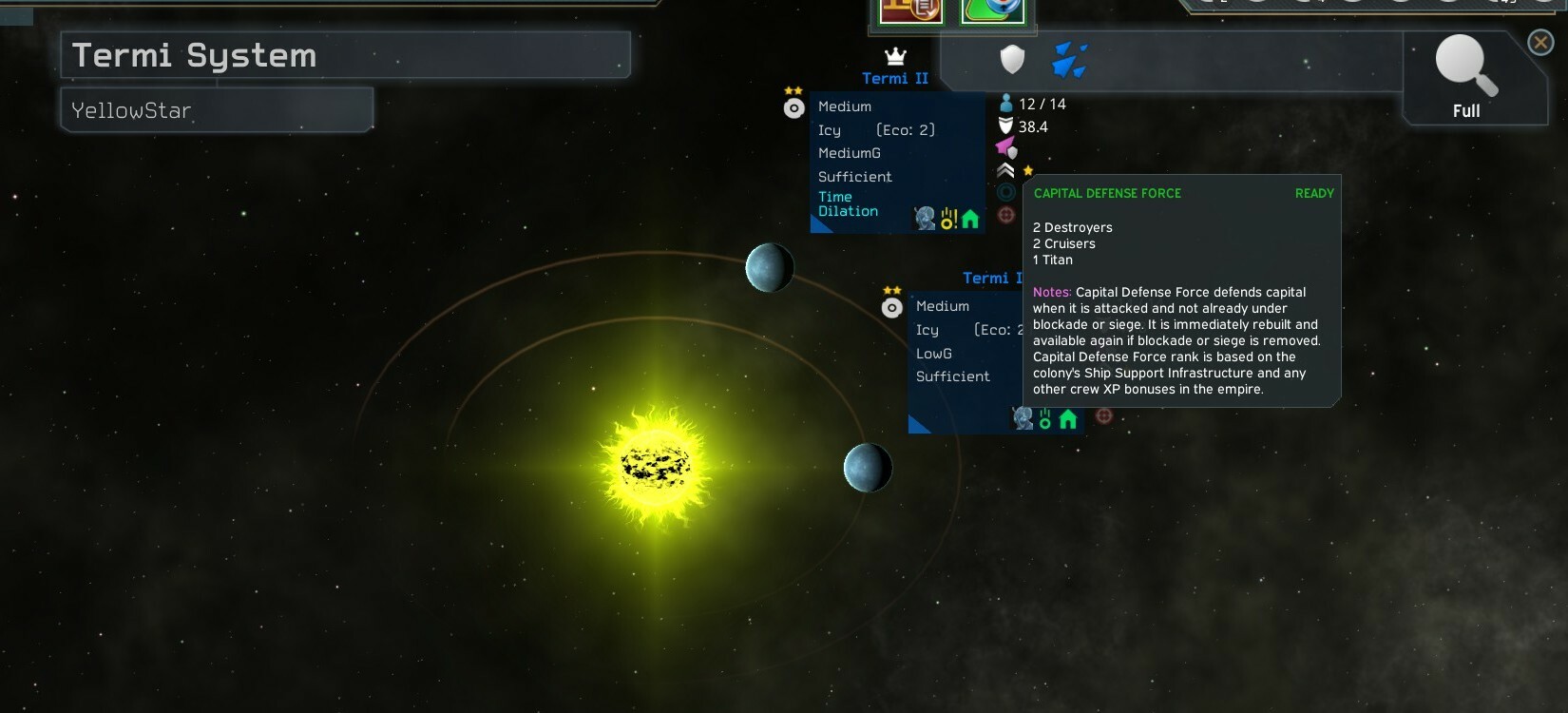Select the green meteor icon on lower card
The image size is (1568, 713).
click(1045, 419)
